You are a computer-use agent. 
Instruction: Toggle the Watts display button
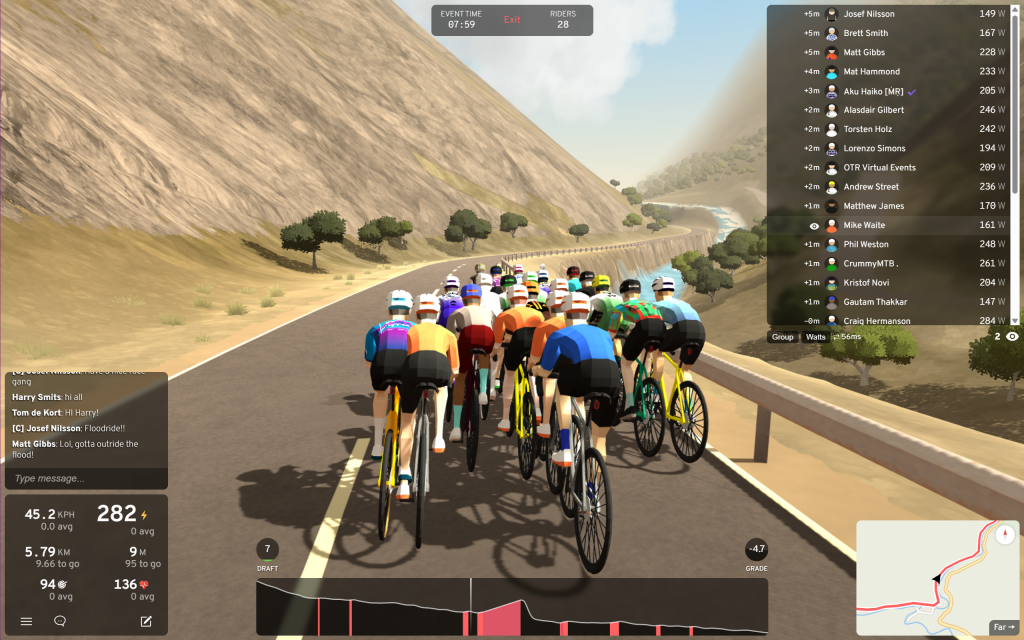point(816,337)
